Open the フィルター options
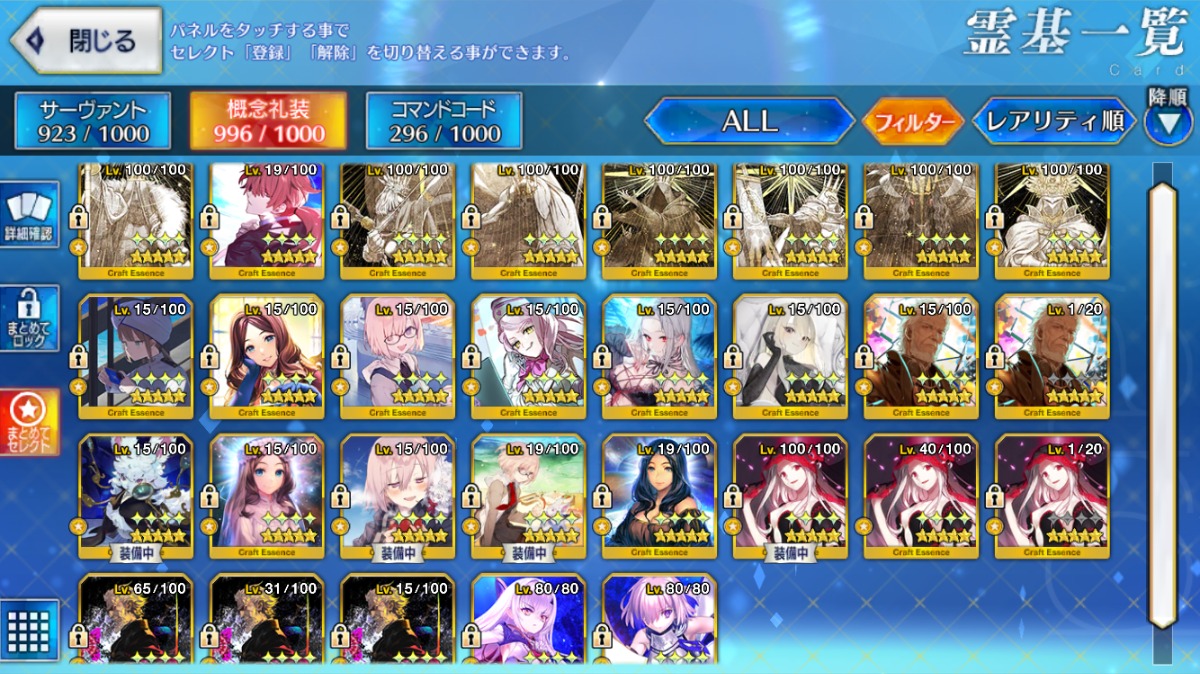Image resolution: width=1200 pixels, height=674 pixels. tap(913, 123)
